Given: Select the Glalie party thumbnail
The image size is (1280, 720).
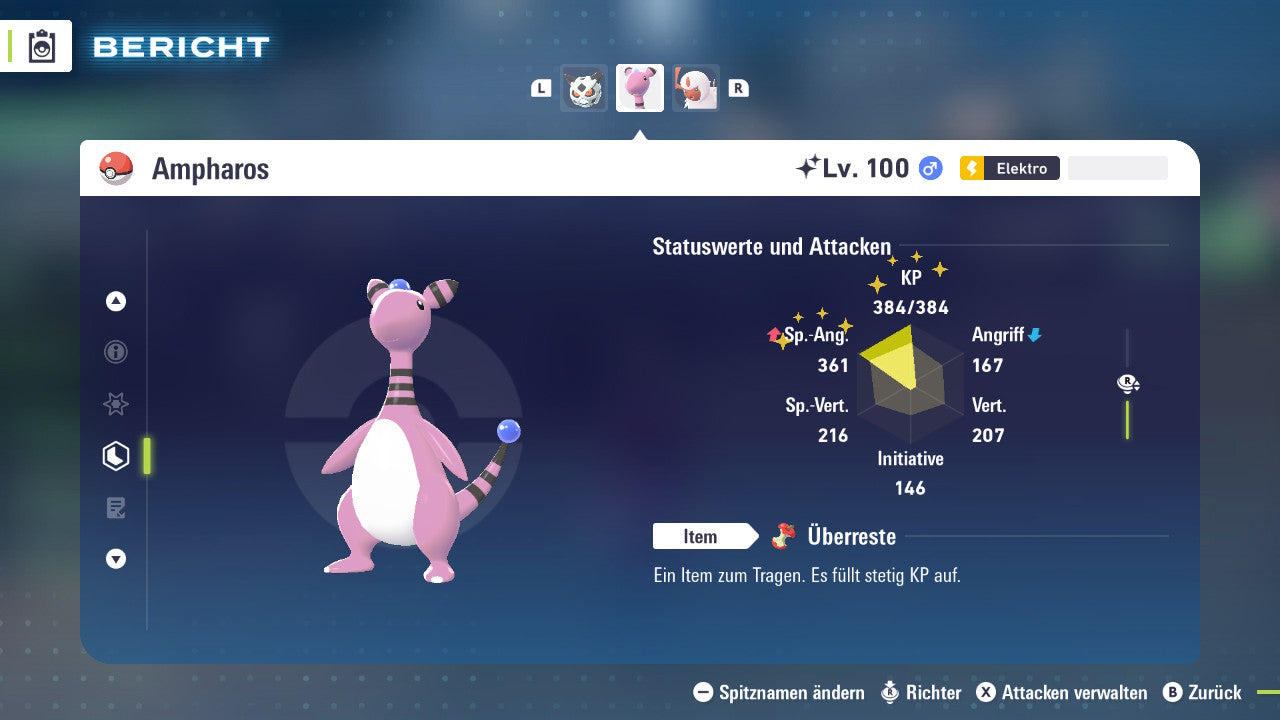Looking at the screenshot, I should pos(584,88).
